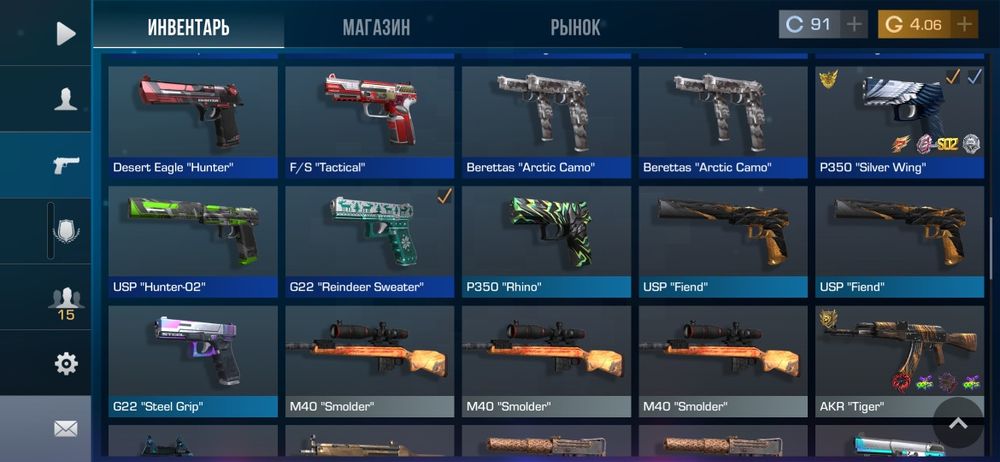Screen dimensions: 1000x462
Task: Open the clan shield badge icon
Action: (x=65, y=232)
